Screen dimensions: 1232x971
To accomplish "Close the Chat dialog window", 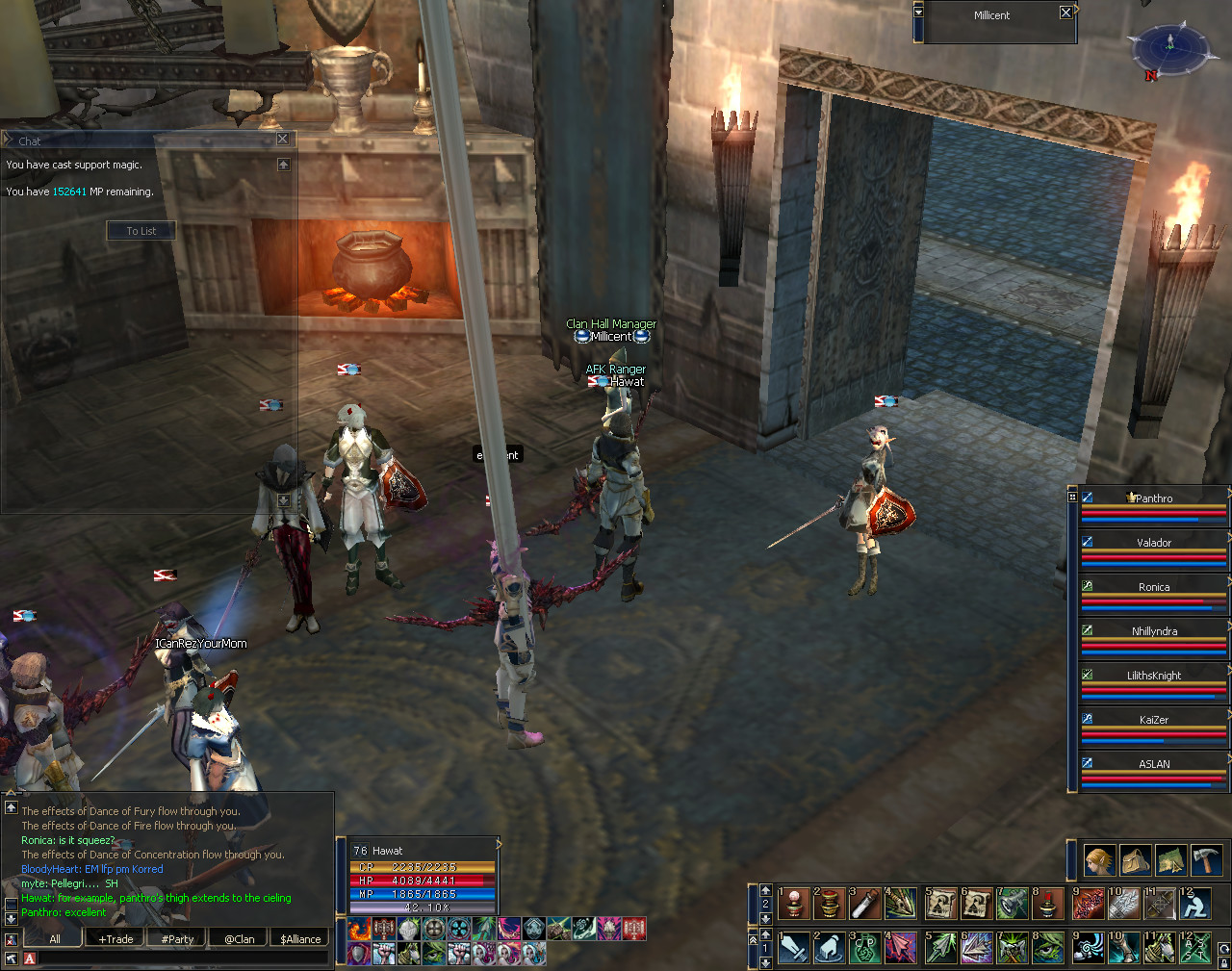I will click(x=283, y=139).
